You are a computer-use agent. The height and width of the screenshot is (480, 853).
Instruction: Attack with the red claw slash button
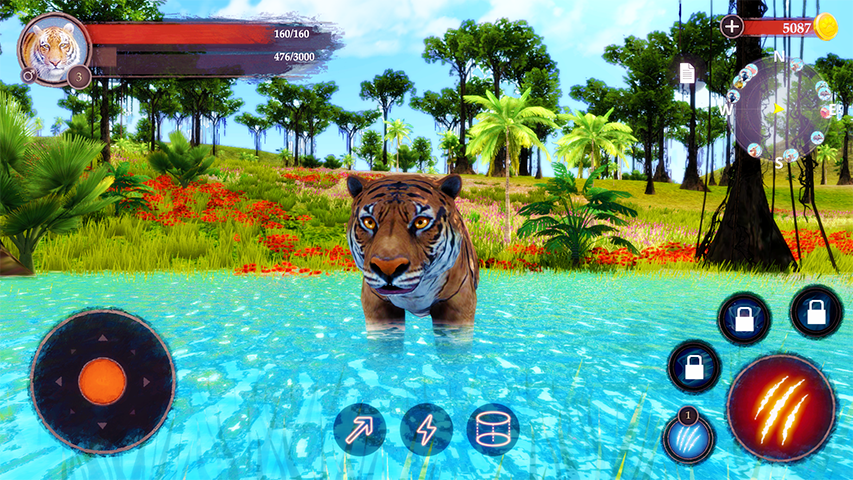point(781,407)
